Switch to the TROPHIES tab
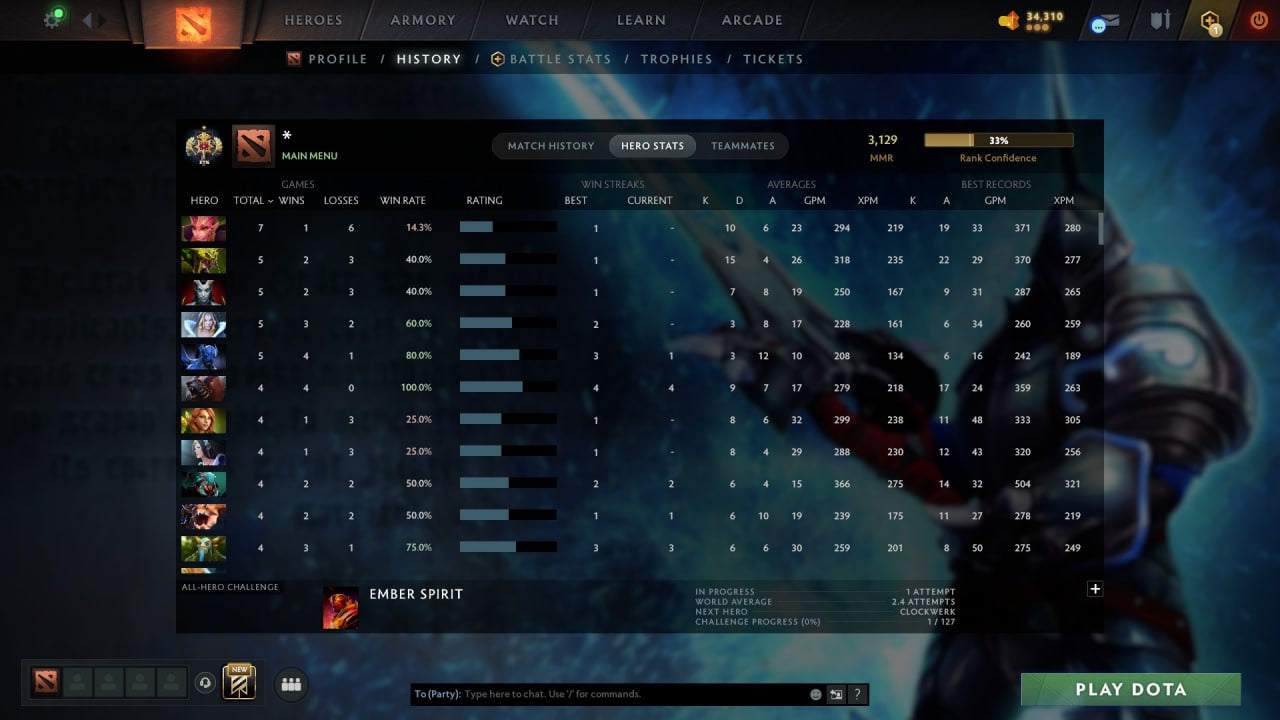Viewport: 1280px width, 720px height. point(676,58)
